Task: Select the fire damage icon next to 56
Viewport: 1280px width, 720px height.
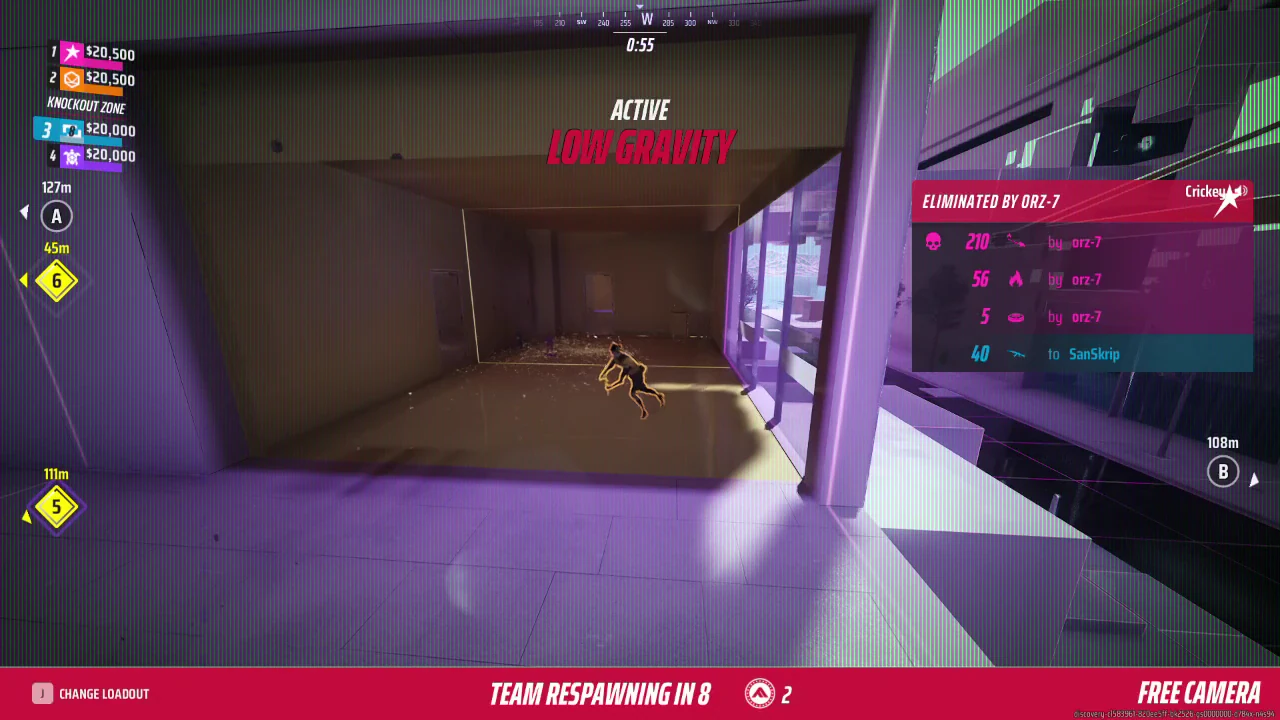Action: [x=1016, y=280]
